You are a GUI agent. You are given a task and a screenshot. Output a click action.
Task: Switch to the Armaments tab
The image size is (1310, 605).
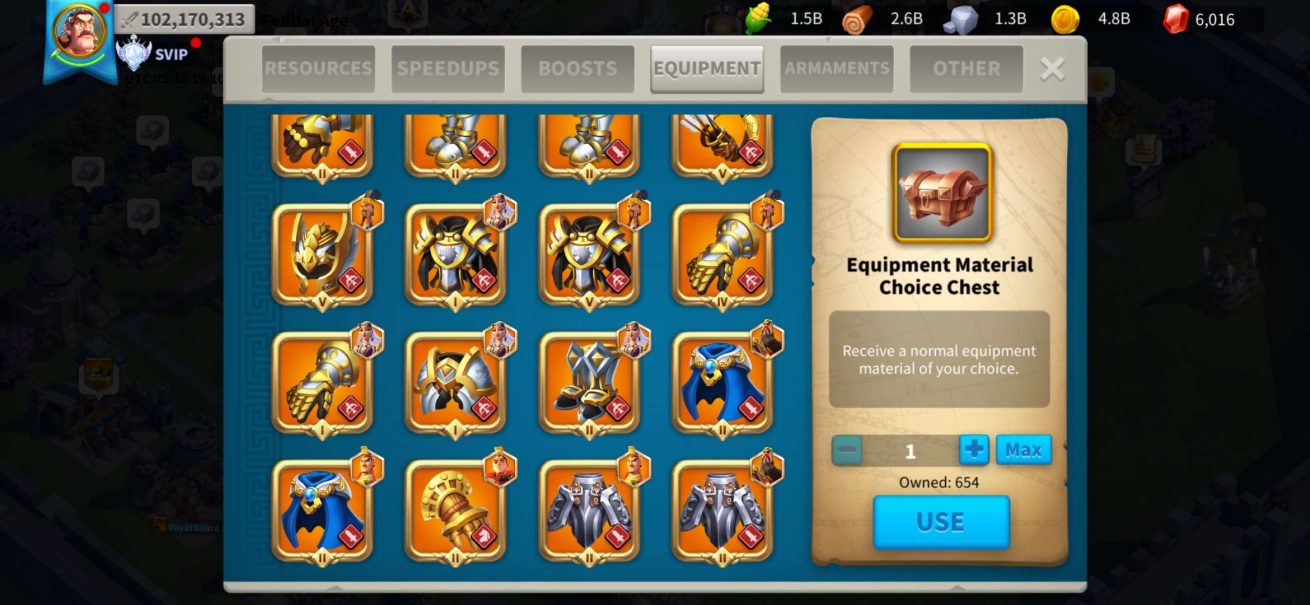(837, 69)
